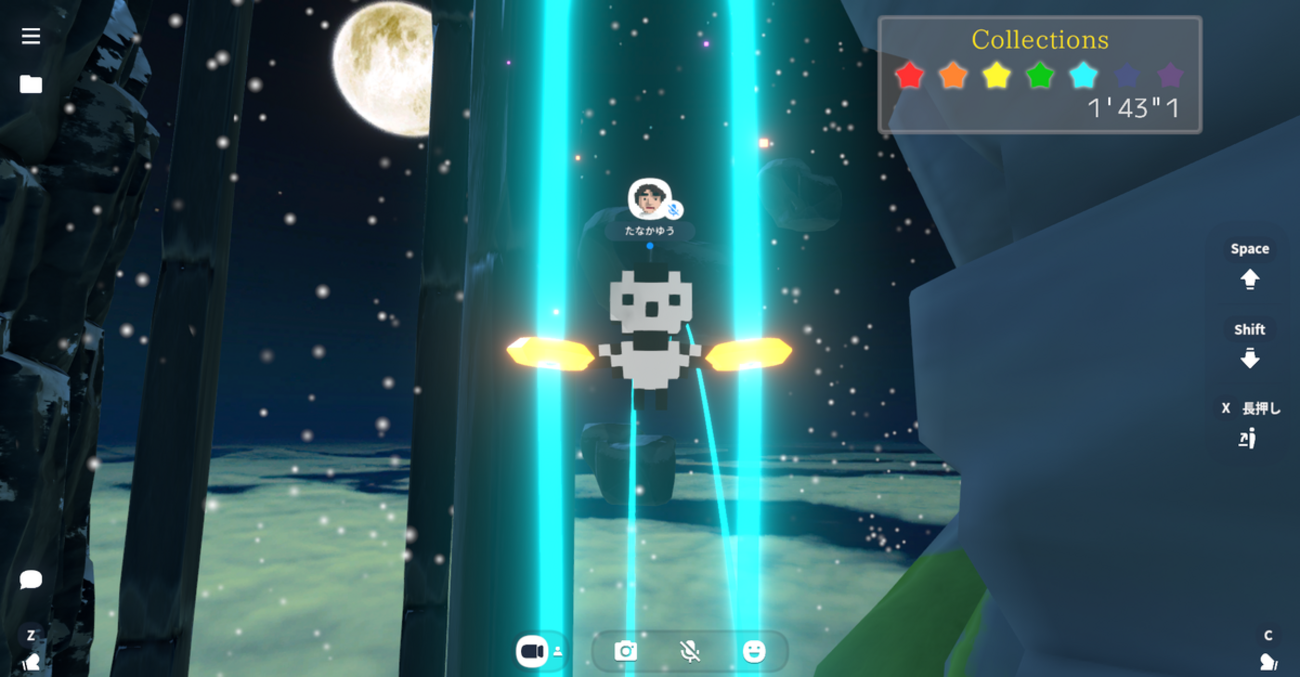Click the up arrow under Space
The height and width of the screenshot is (677, 1300).
click(1250, 280)
